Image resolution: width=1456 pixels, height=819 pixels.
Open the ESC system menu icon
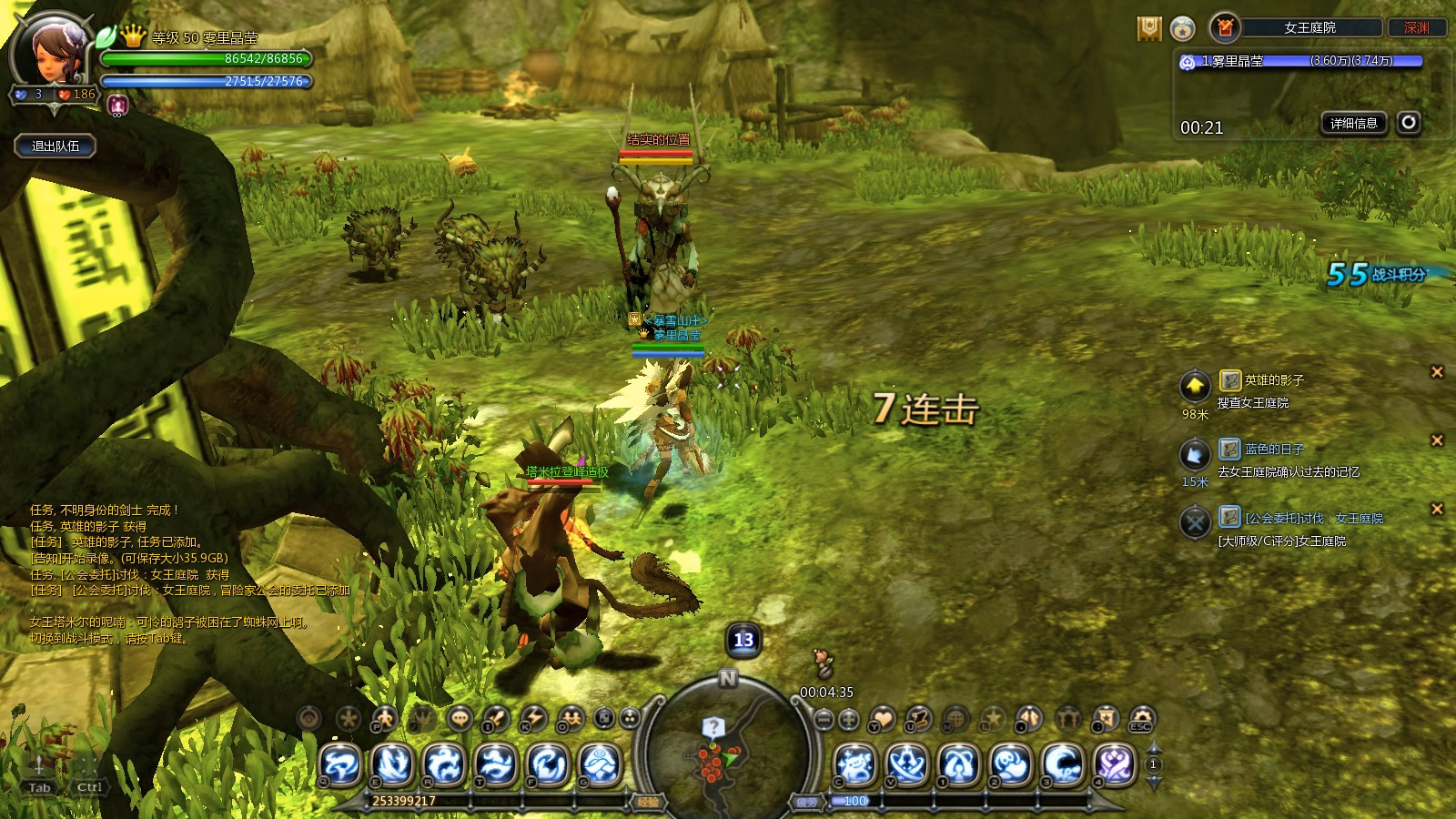point(1141,719)
